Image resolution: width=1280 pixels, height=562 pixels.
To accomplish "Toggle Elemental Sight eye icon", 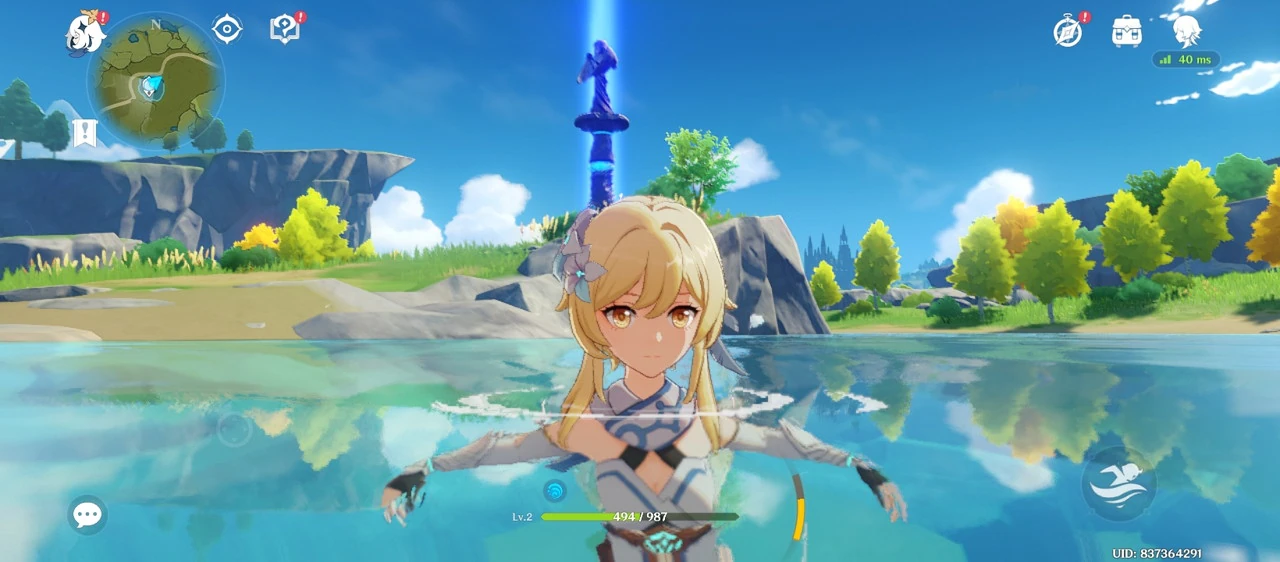I will [x=227, y=29].
